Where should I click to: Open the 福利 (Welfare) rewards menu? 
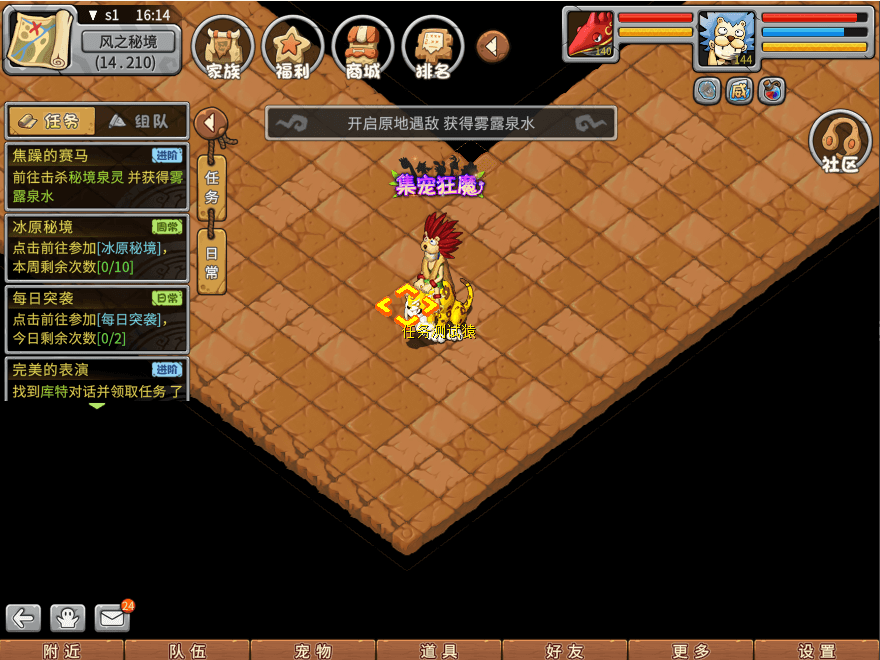[x=292, y=47]
